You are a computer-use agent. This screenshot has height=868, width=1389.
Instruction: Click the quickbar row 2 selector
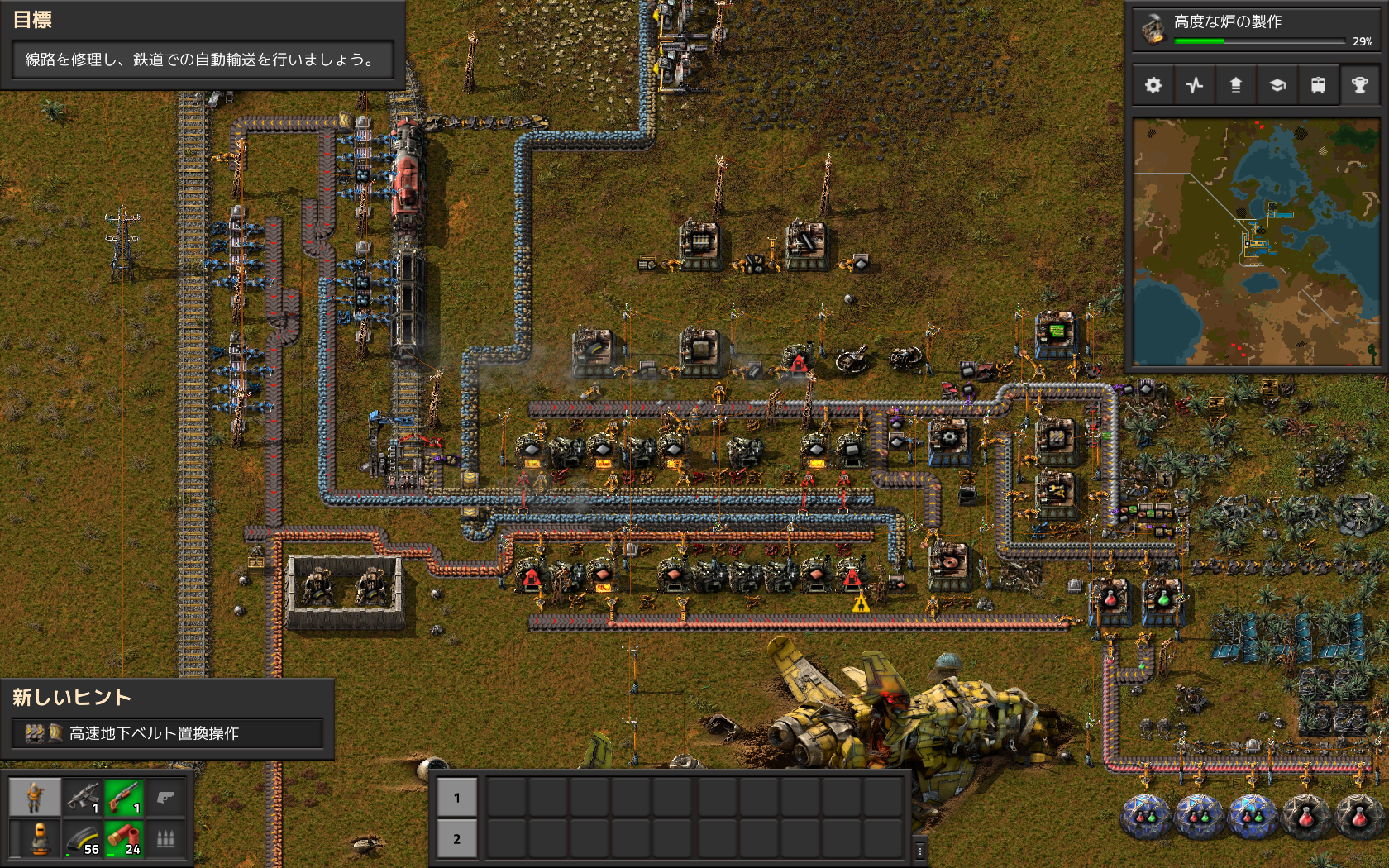456,838
